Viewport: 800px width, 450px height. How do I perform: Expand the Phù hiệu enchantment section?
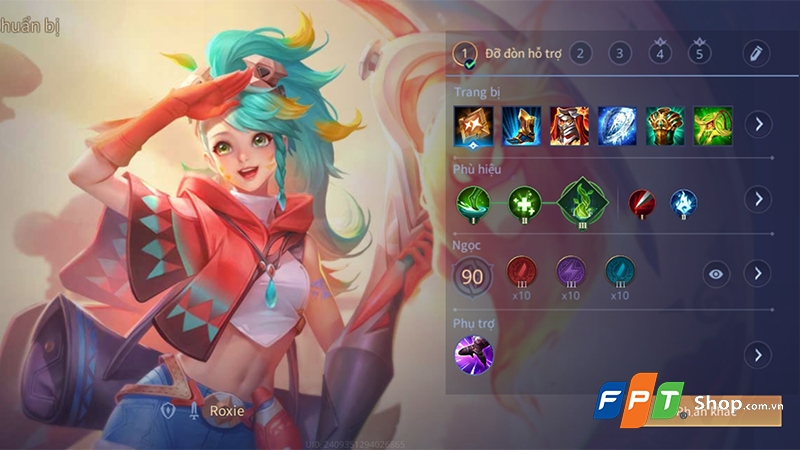point(759,199)
